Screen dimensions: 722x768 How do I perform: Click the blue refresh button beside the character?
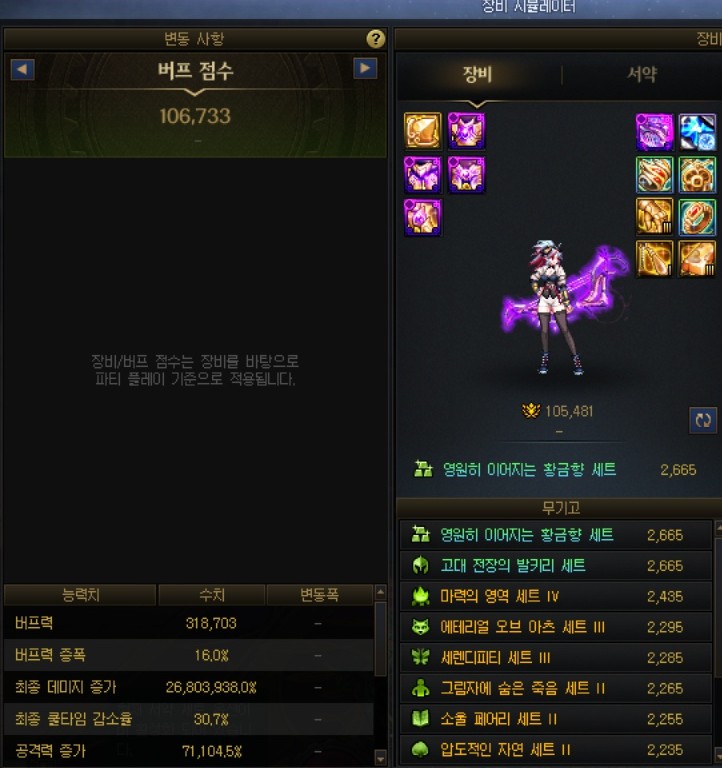[703, 420]
